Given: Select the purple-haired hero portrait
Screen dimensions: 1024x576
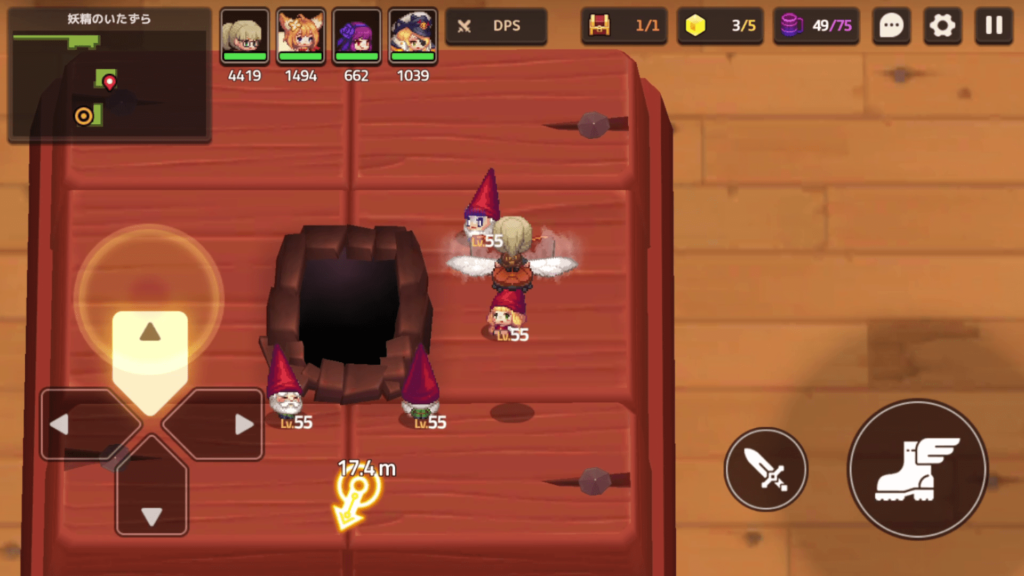Looking at the screenshot, I should tap(357, 37).
